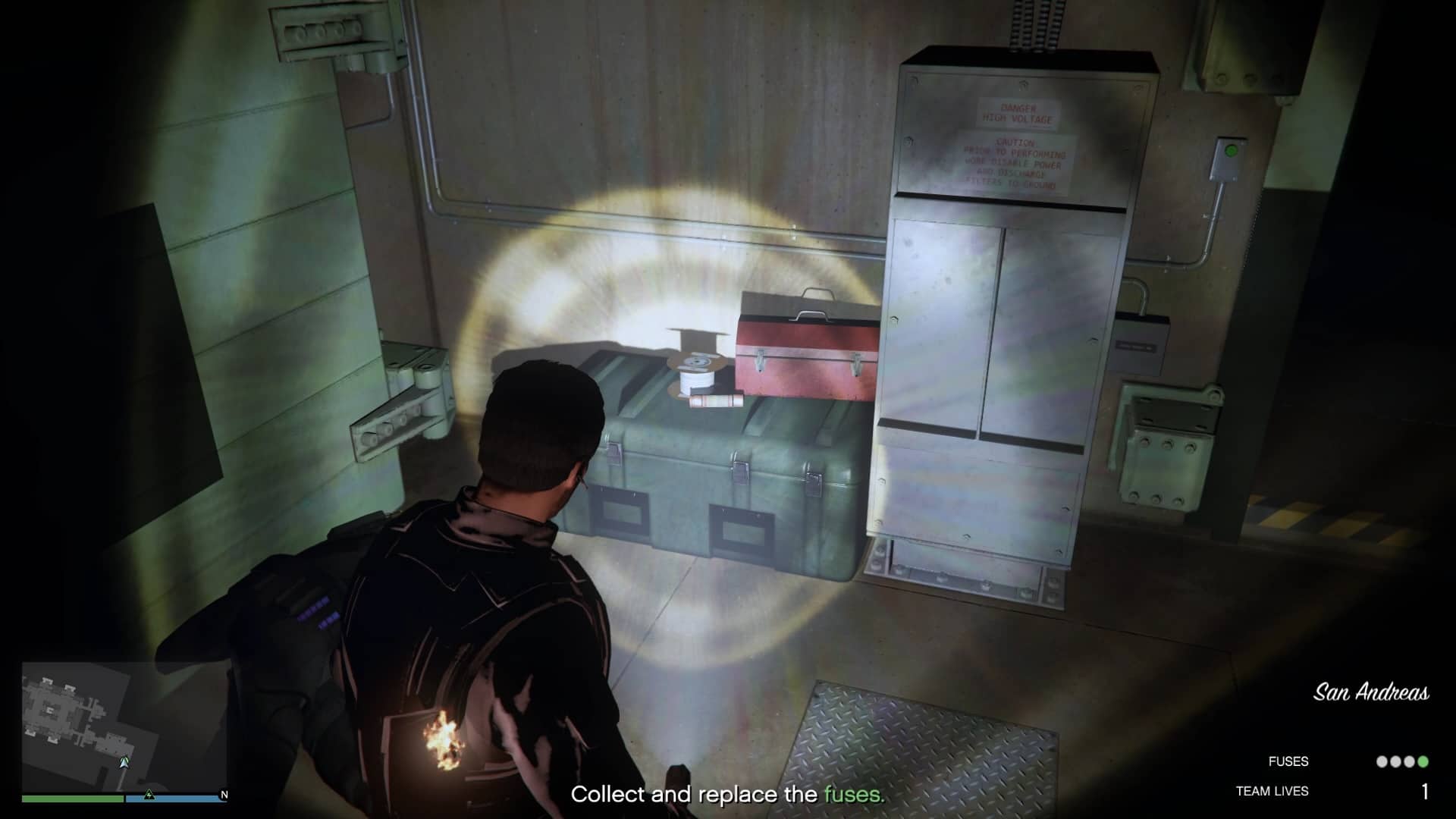Toggle the second grey fuse slot
1456x819 pixels.
[x=1395, y=761]
